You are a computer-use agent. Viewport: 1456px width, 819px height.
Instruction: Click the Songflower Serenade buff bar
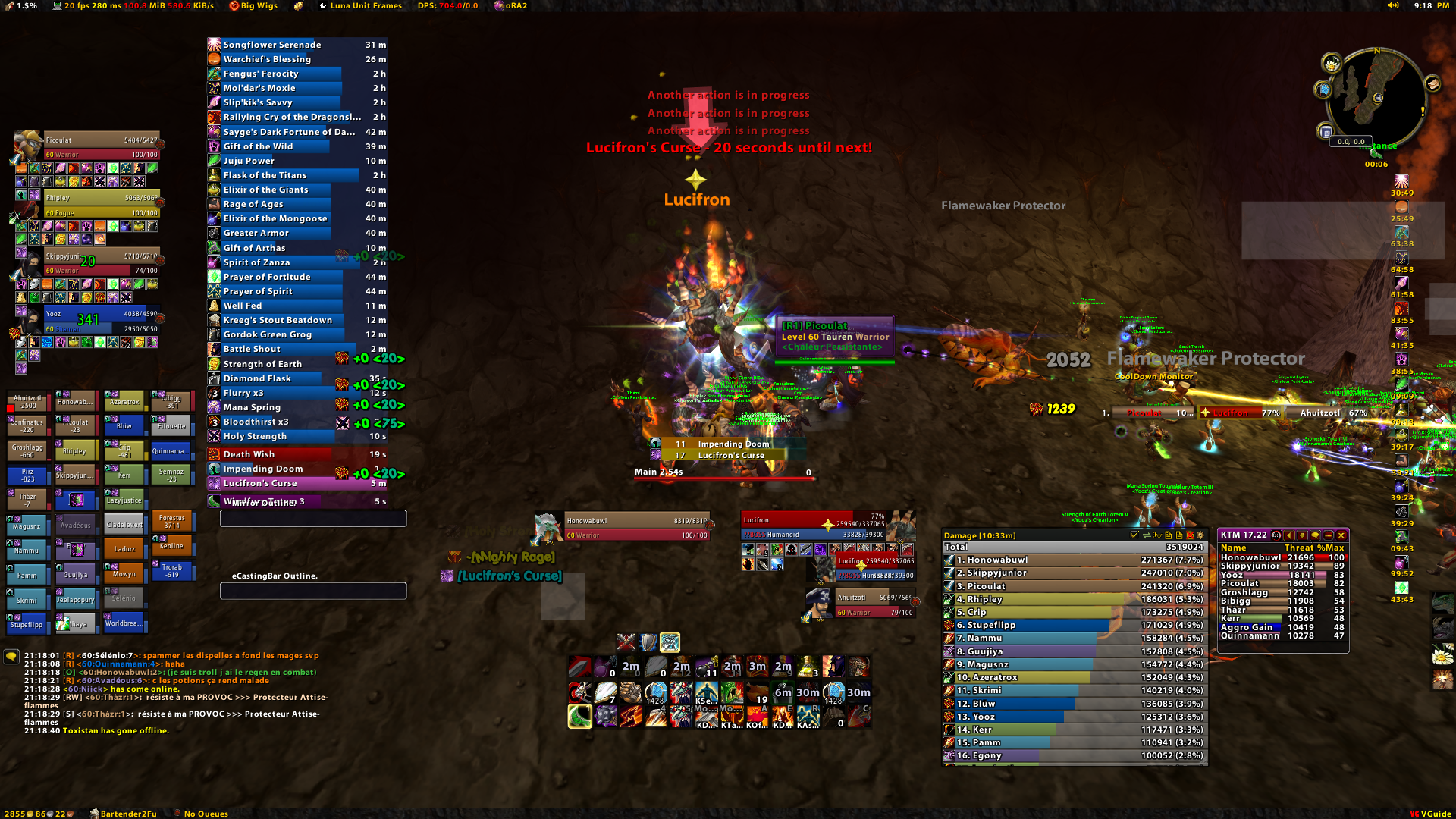coord(297,45)
